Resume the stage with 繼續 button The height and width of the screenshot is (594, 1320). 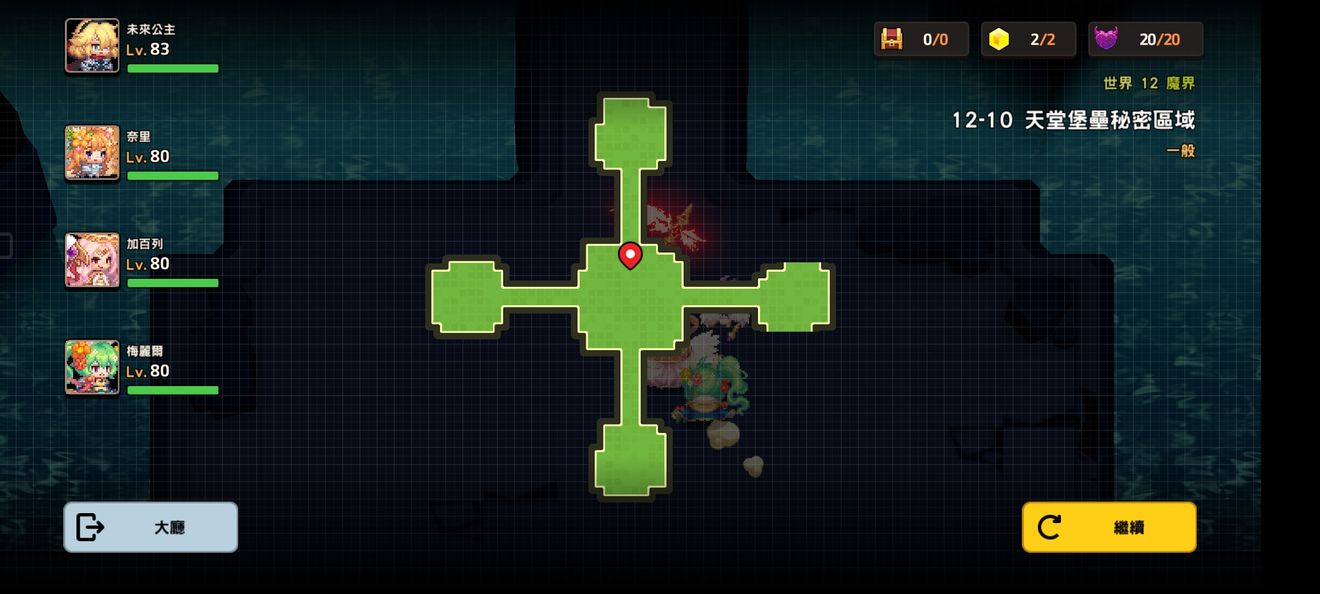click(1108, 527)
